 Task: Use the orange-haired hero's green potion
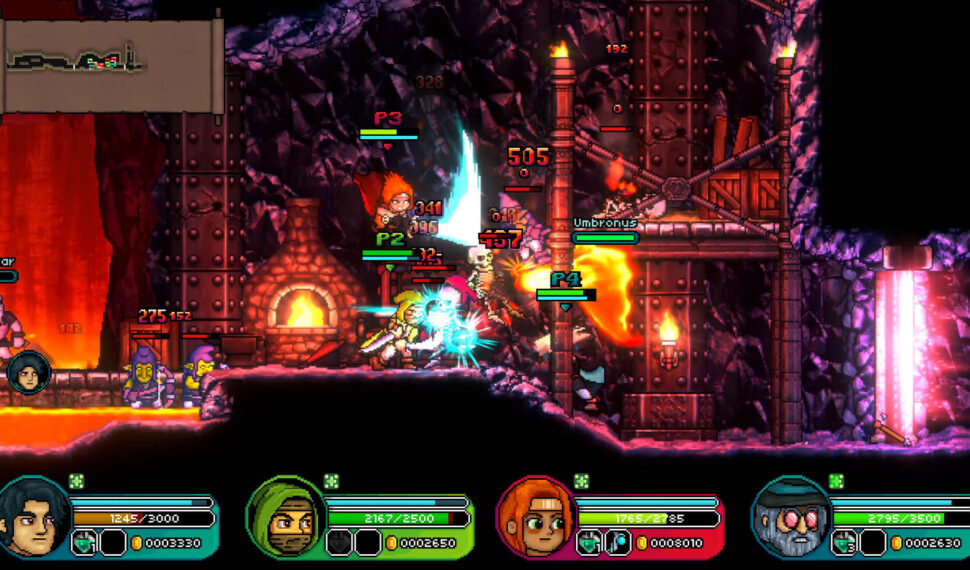[589, 543]
